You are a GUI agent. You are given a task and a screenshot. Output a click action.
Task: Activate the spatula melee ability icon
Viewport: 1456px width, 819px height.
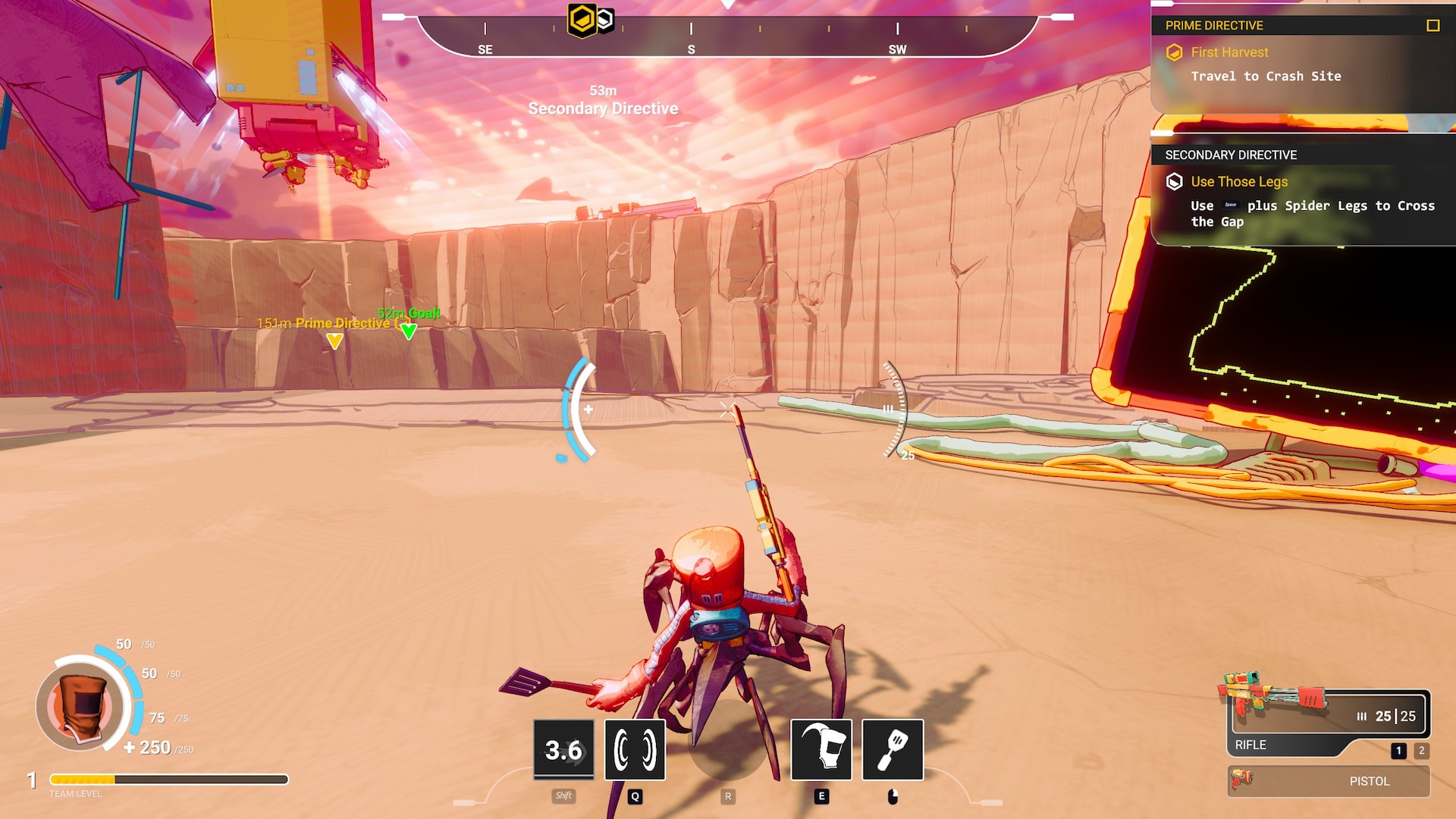[893, 749]
